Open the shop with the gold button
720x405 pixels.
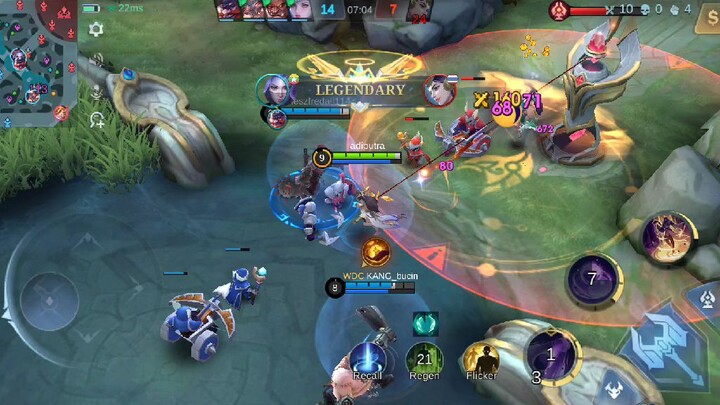pos(706,23)
